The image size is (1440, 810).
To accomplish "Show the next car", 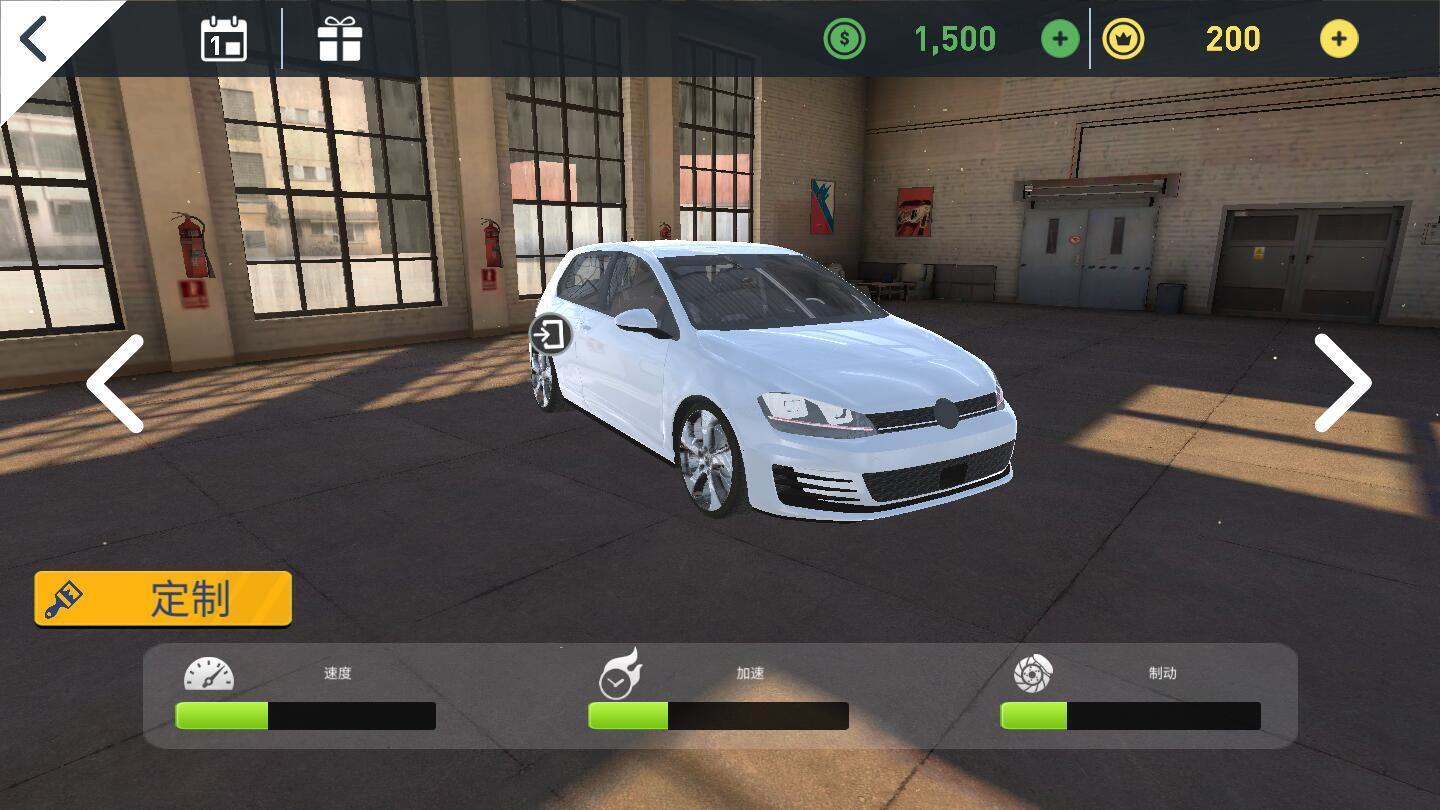I will click(x=1341, y=384).
